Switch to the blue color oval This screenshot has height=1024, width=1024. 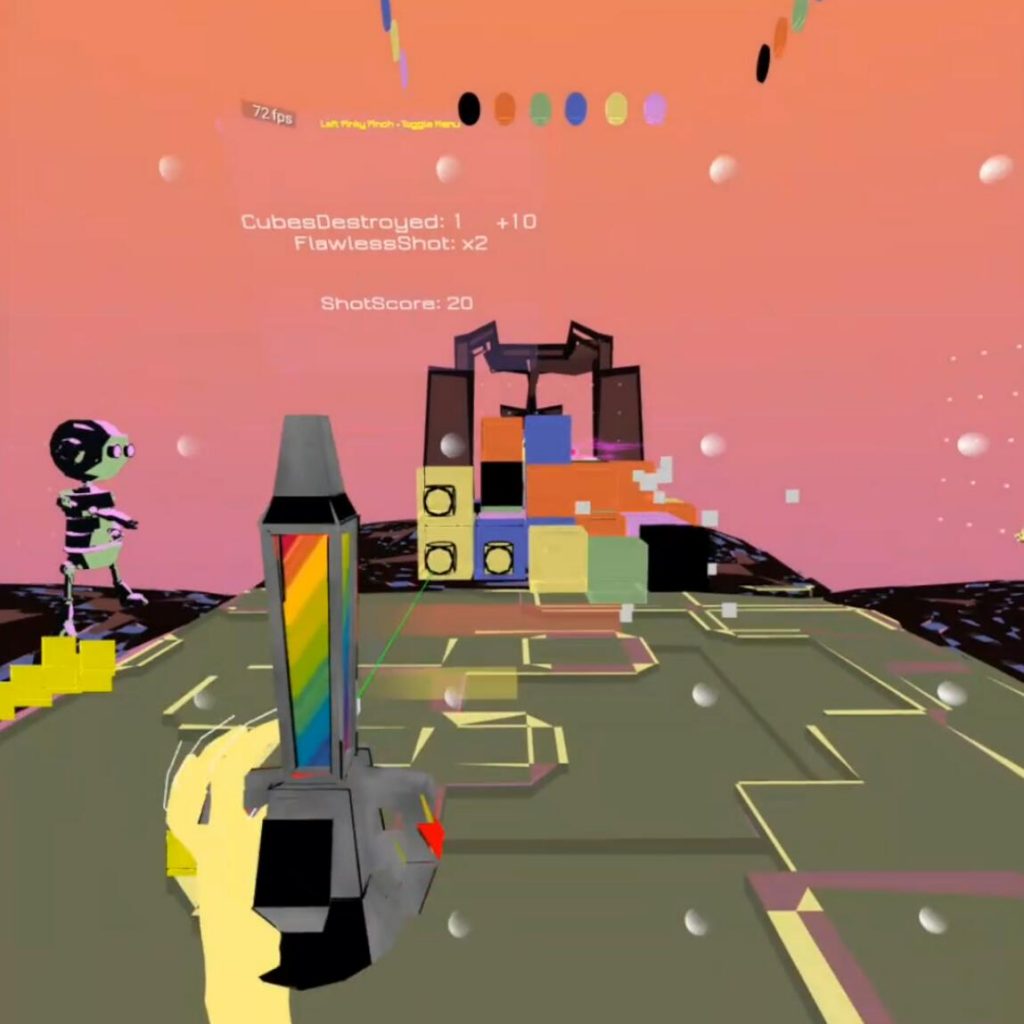click(x=576, y=108)
